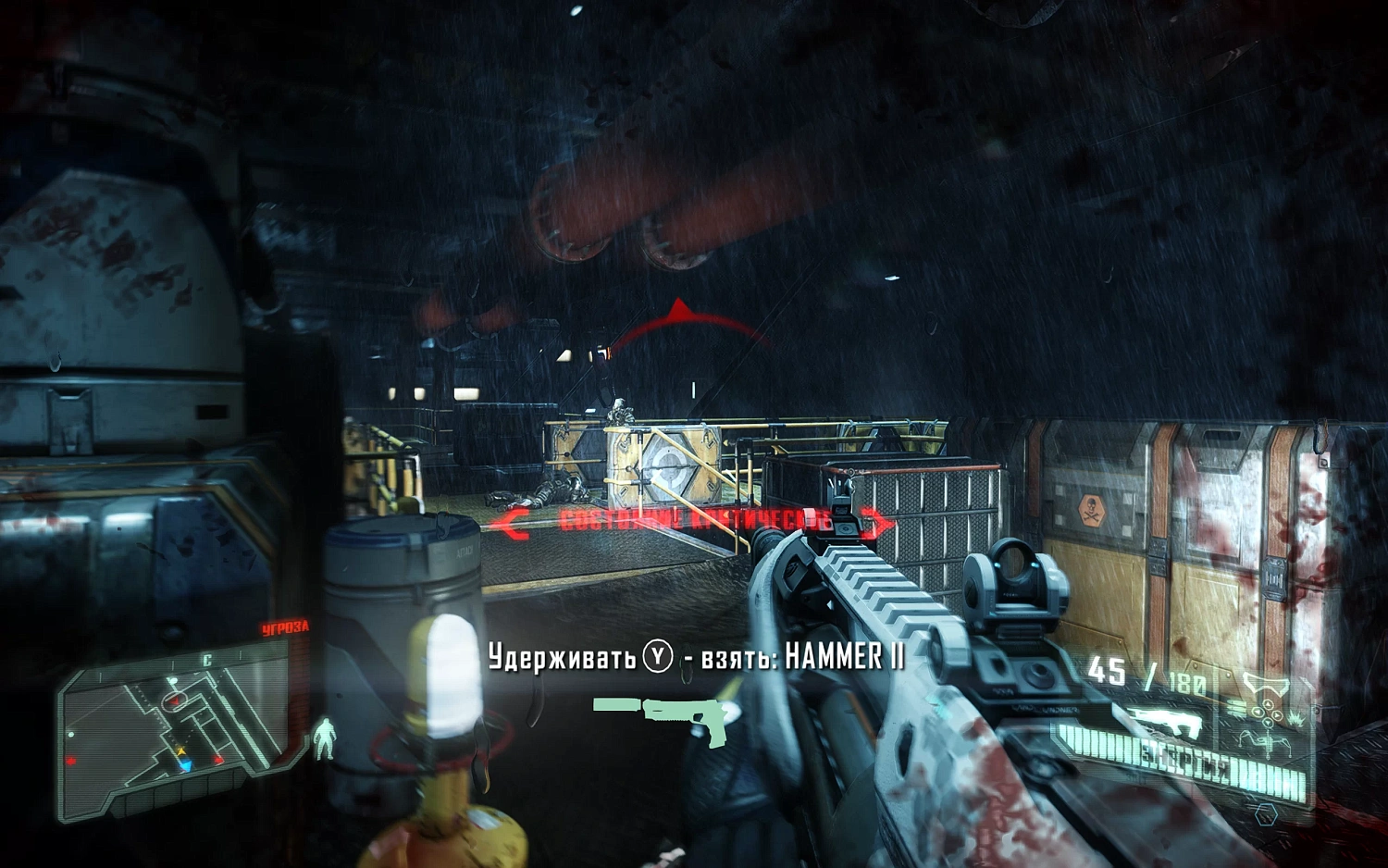Click the explosion grenade icon in the weapon panel
1388x868 pixels.
(1295, 719)
